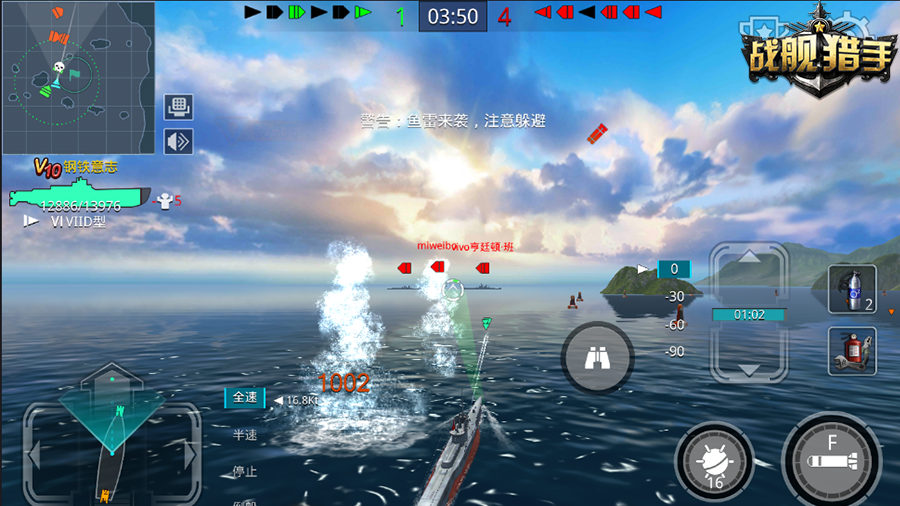
Task: Use the oxygen tank item
Action: point(852,290)
